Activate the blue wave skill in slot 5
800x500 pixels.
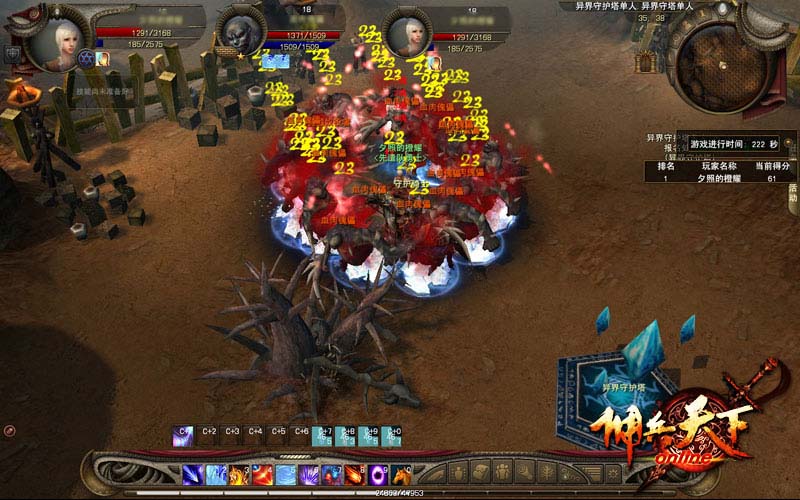(286, 474)
